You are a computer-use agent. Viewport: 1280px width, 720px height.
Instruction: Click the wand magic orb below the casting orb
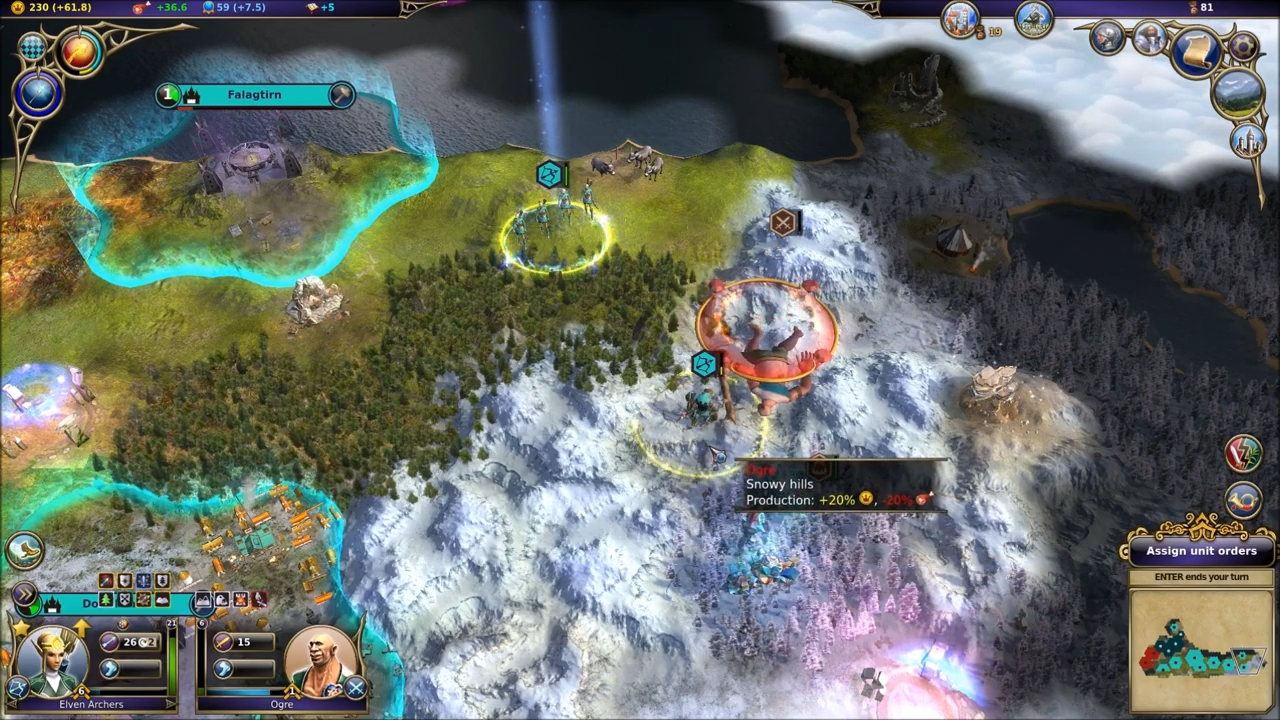tap(38, 93)
